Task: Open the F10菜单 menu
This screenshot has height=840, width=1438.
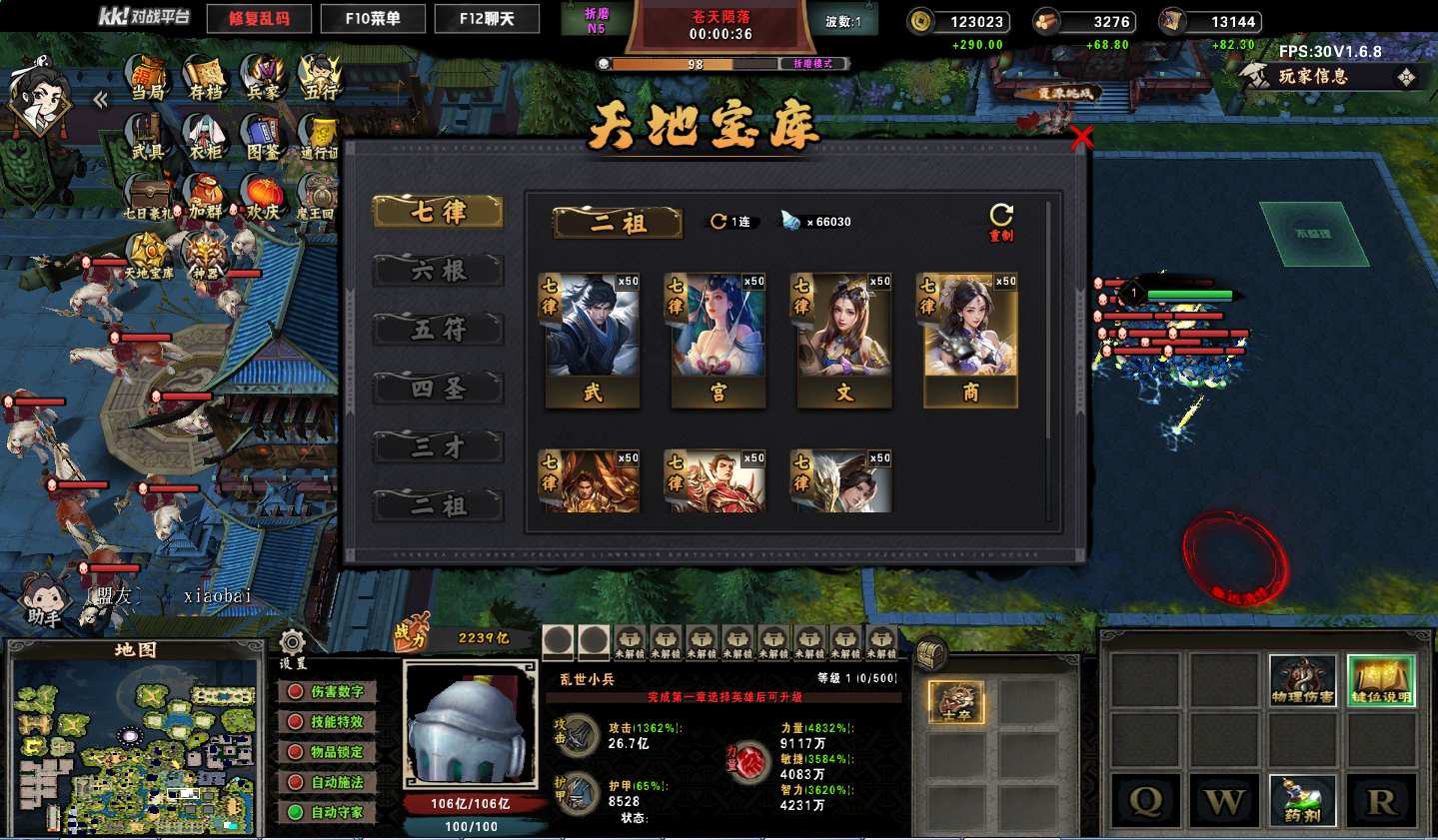Action: tap(373, 19)
